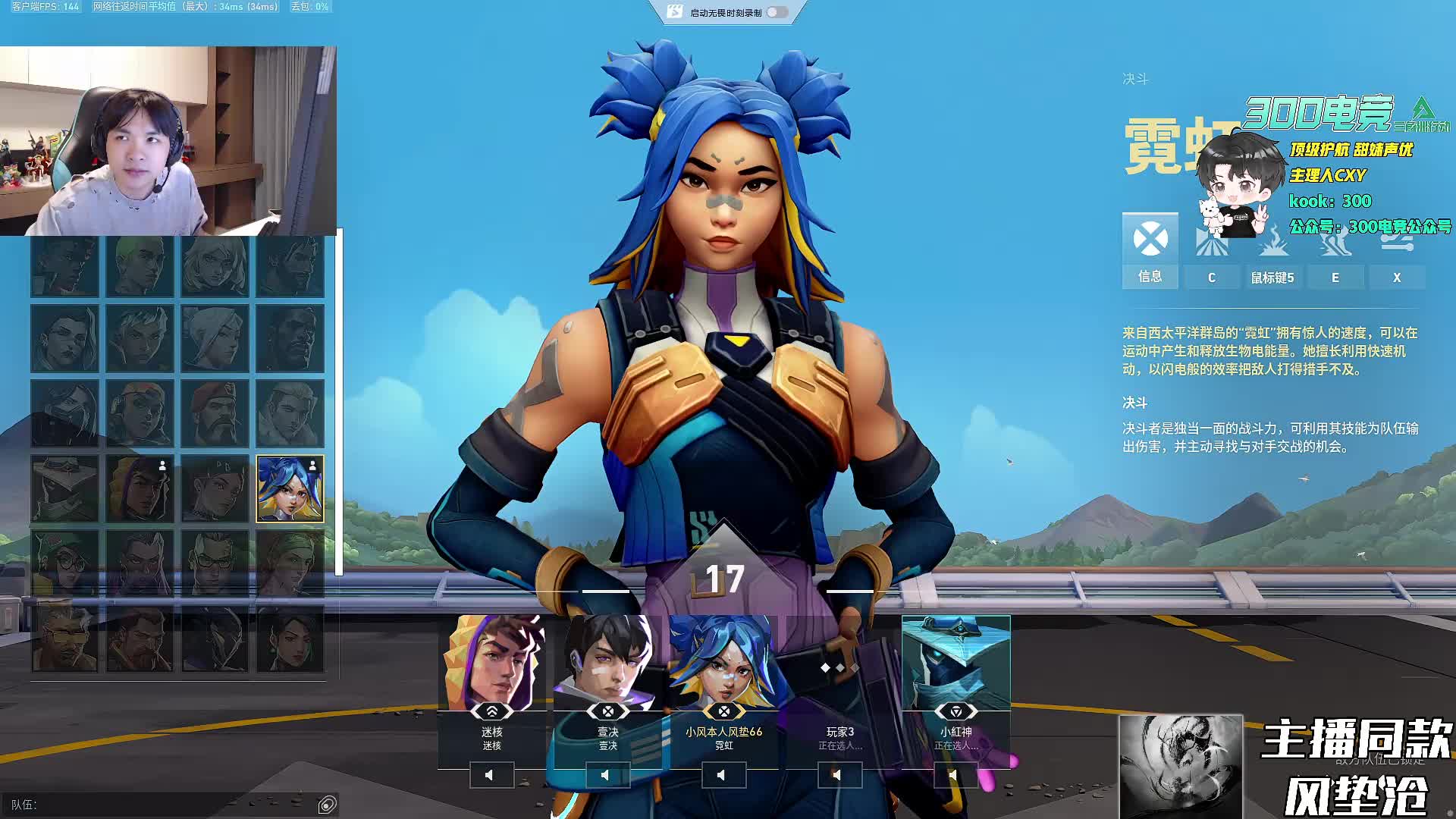The height and width of the screenshot is (819, 1456).
Task: Switch to the E ability tab
Action: tap(1335, 277)
